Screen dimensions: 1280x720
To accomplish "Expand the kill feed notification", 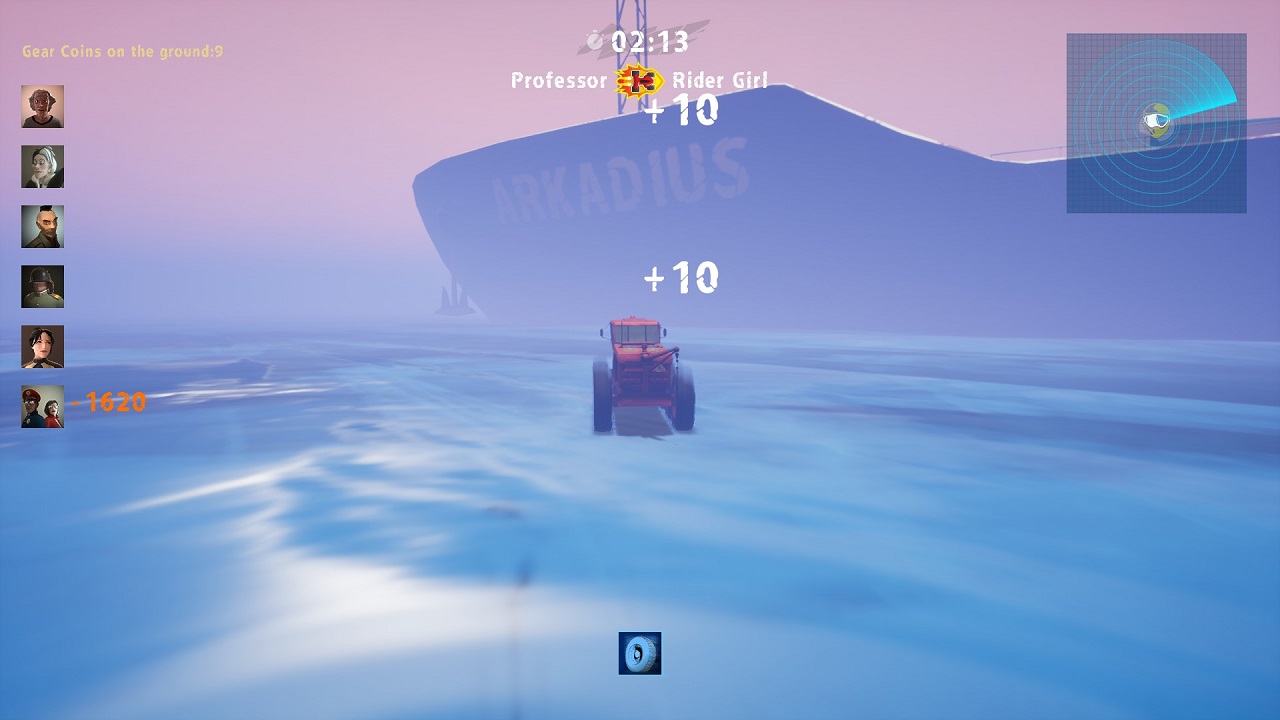I will click(x=638, y=80).
